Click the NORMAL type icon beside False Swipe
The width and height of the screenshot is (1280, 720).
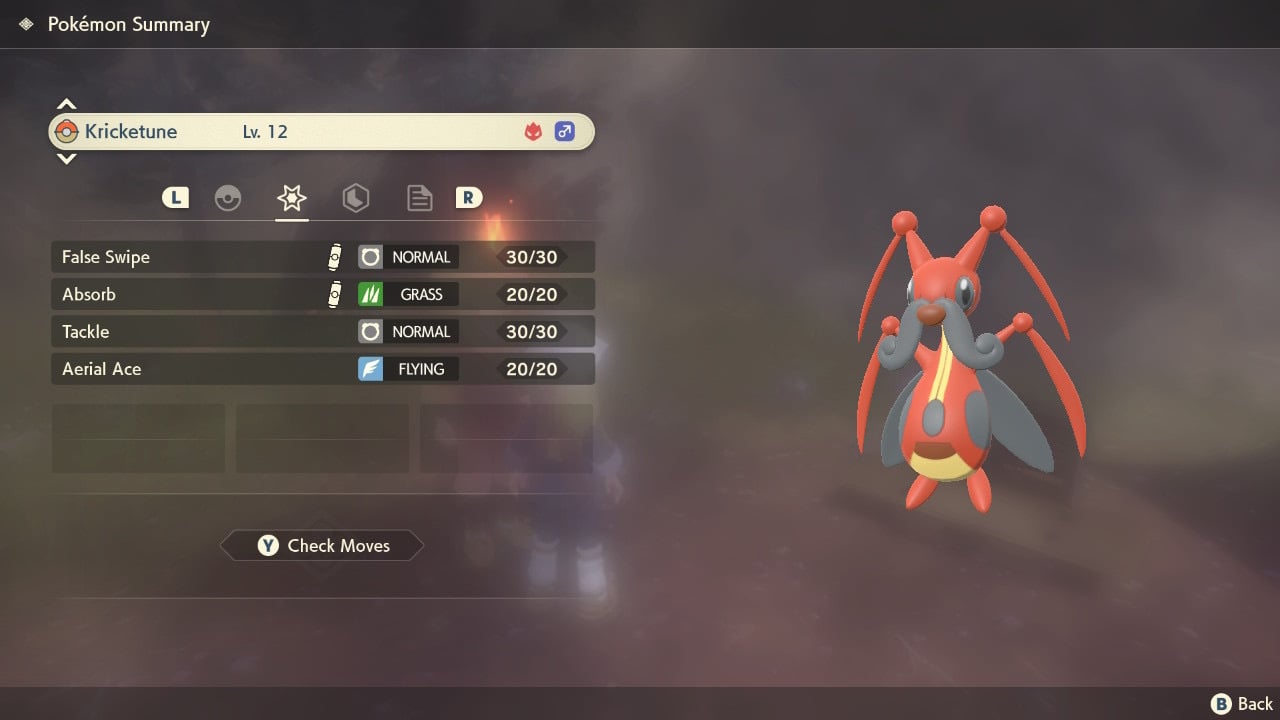coord(370,256)
